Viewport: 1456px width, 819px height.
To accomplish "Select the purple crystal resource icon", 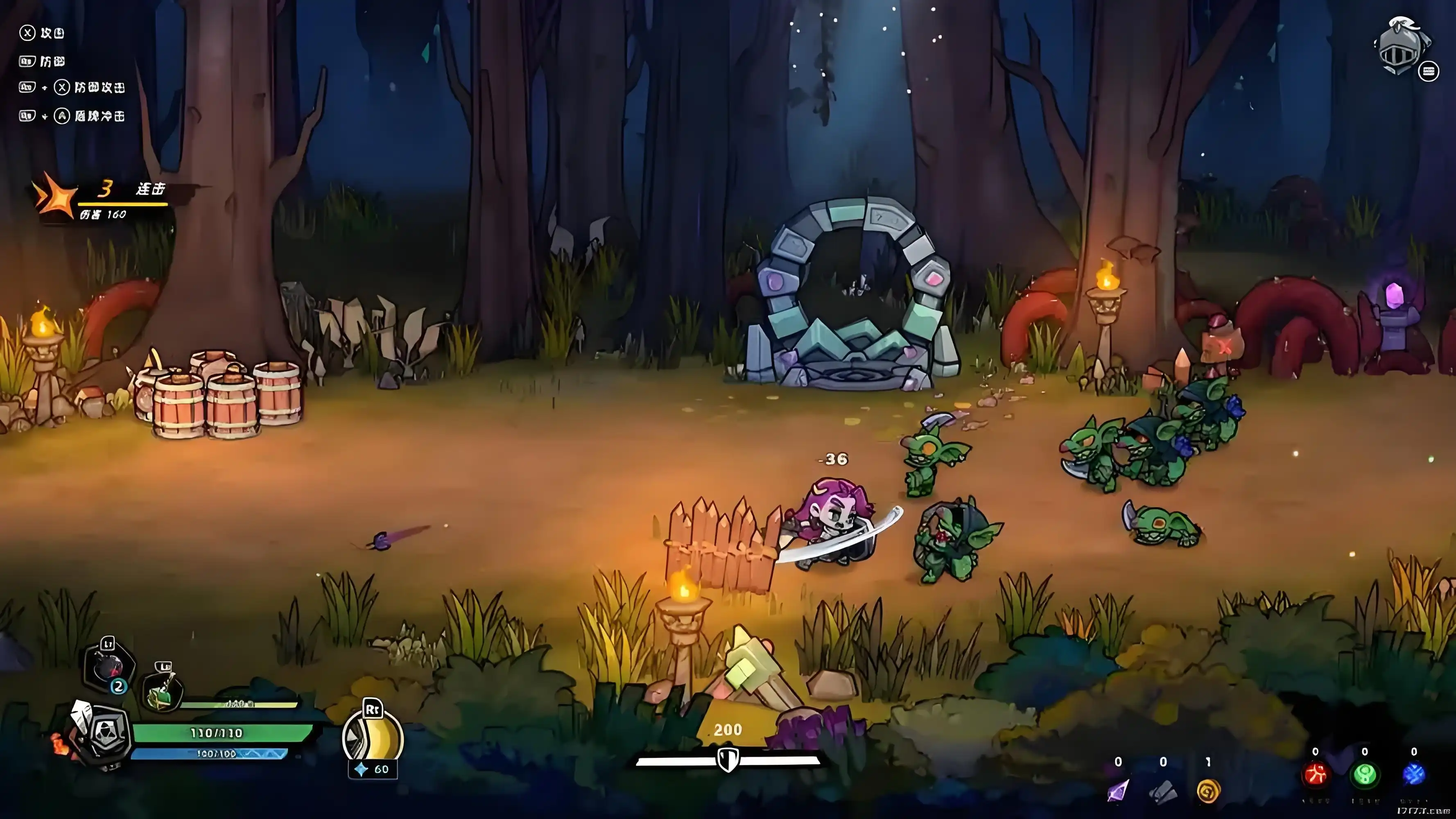I will pyautogui.click(x=1117, y=790).
